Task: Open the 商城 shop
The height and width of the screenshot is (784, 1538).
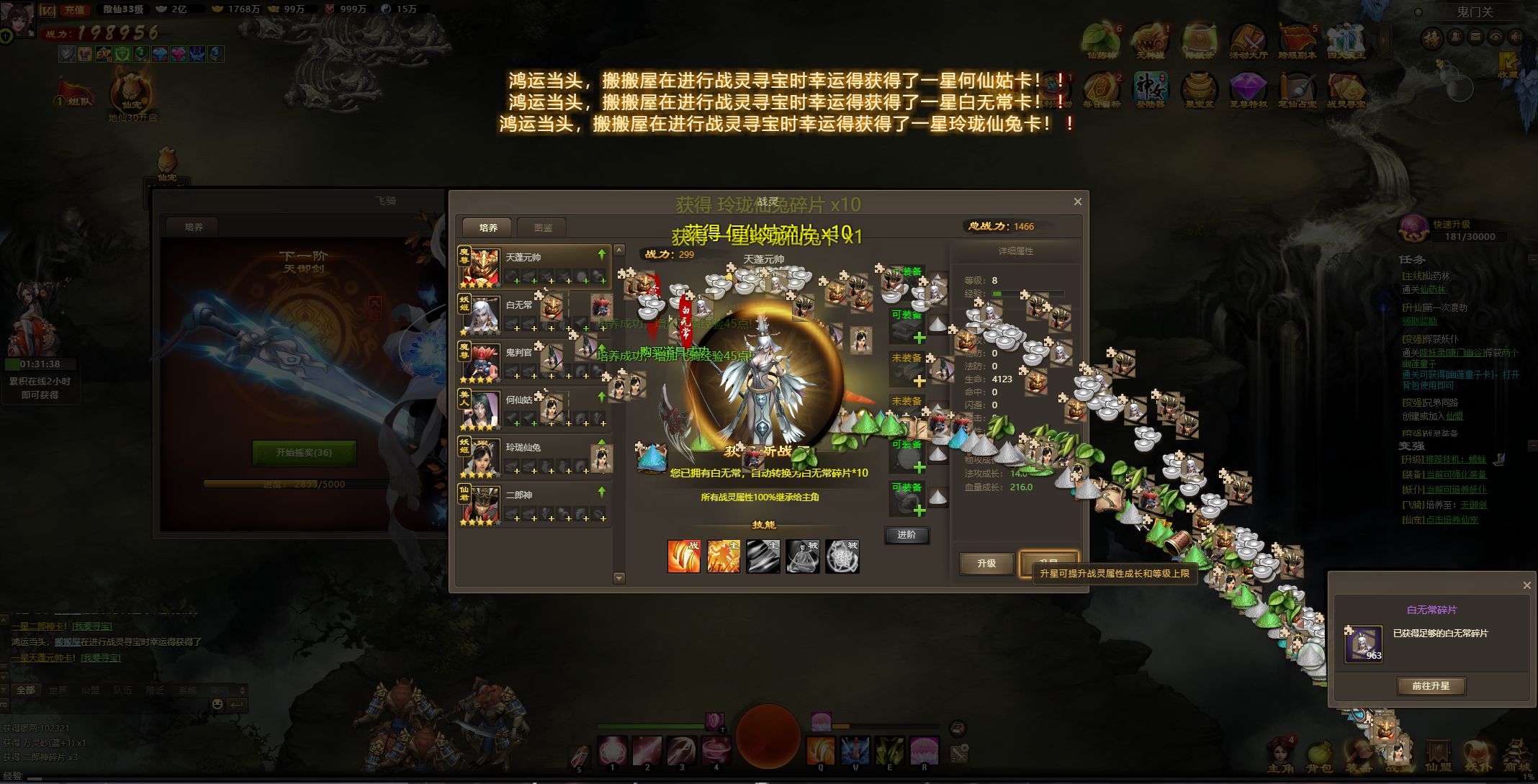Action: pos(1516,756)
